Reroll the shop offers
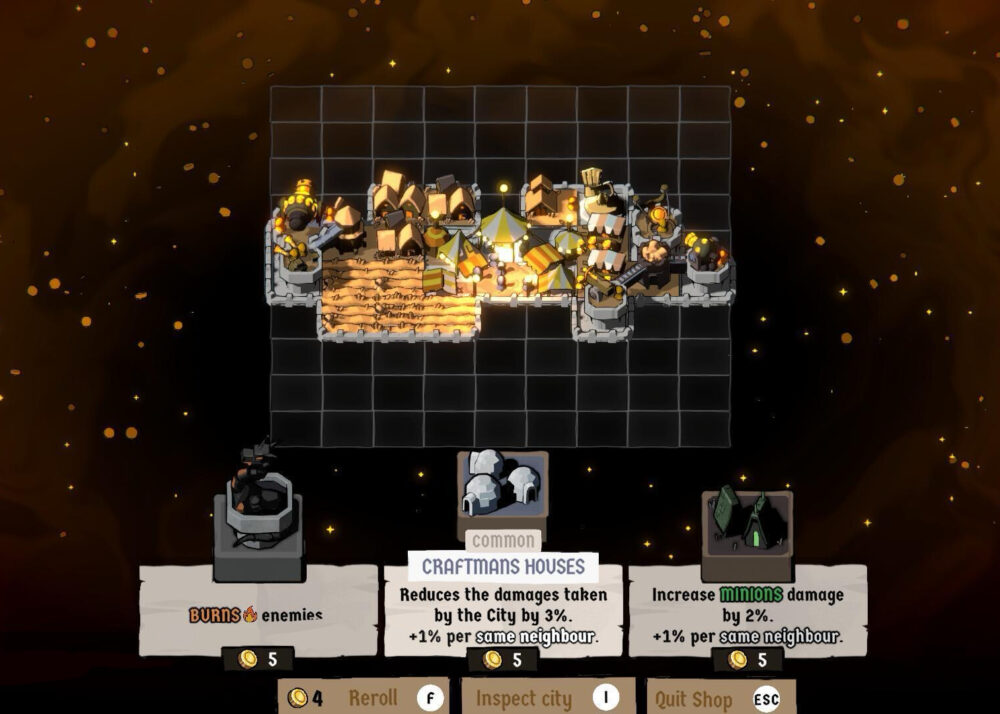 click(363, 697)
